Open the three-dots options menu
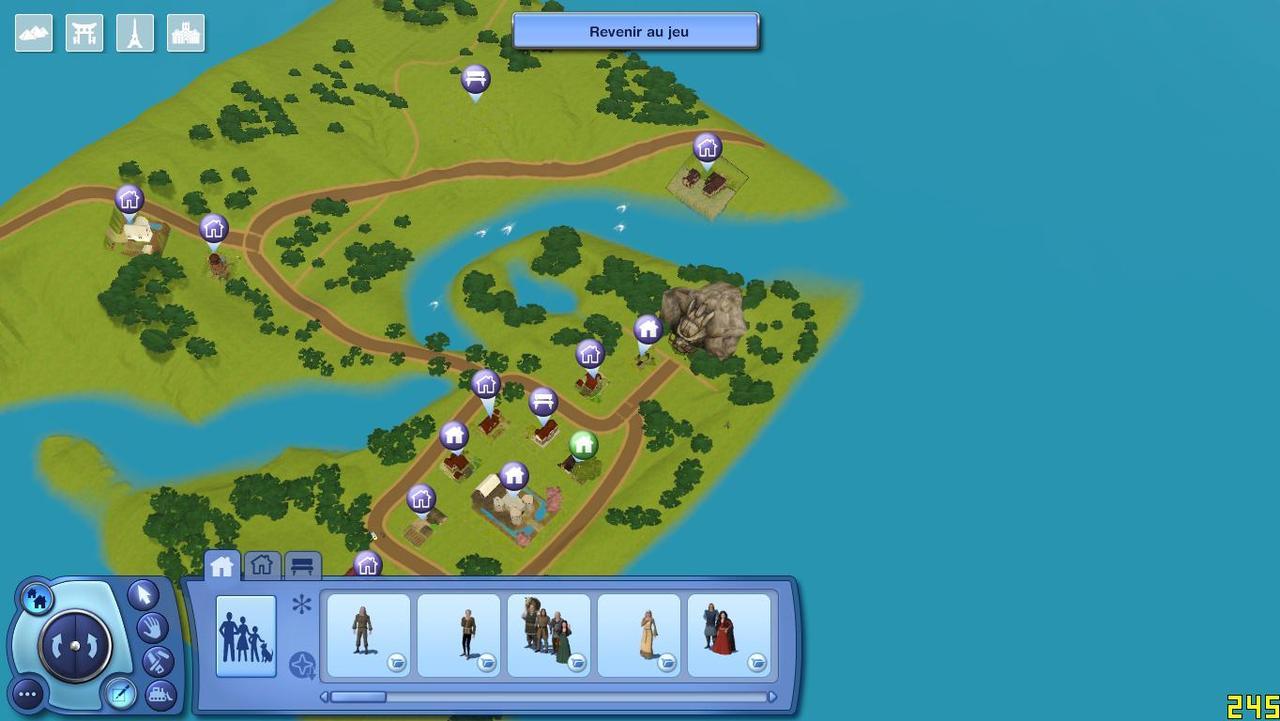The height and width of the screenshot is (721, 1280). click(28, 693)
